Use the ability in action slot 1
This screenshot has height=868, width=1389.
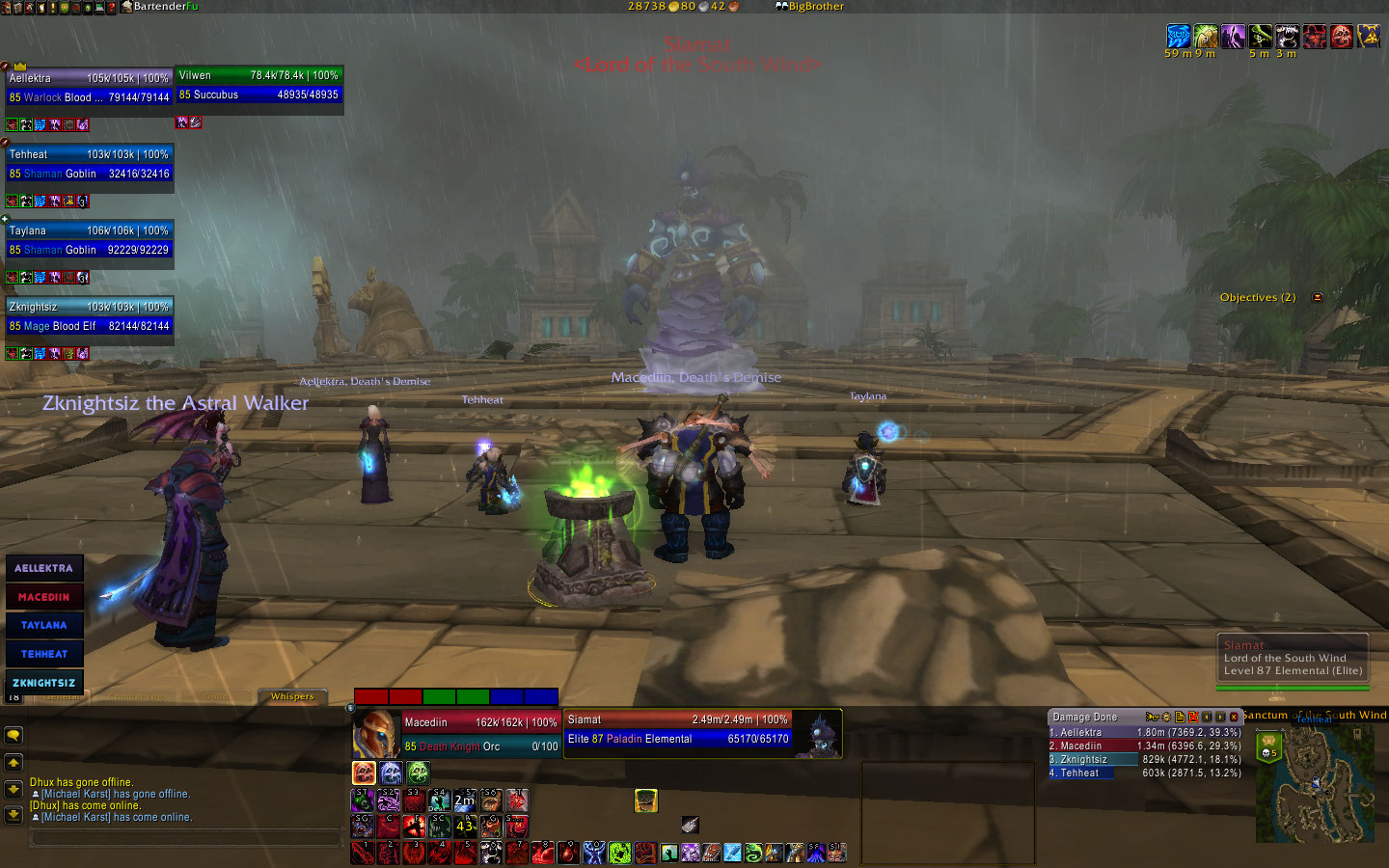(x=363, y=853)
